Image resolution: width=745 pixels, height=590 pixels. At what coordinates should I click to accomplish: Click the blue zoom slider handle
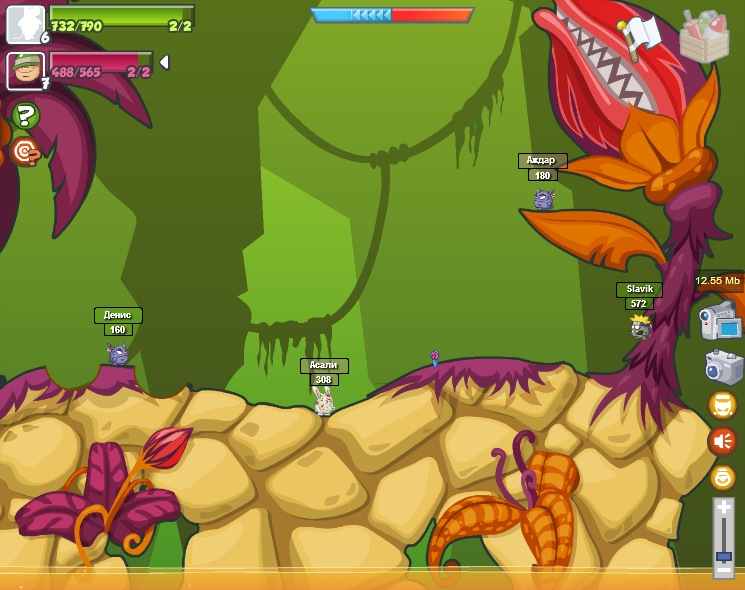tap(723, 555)
